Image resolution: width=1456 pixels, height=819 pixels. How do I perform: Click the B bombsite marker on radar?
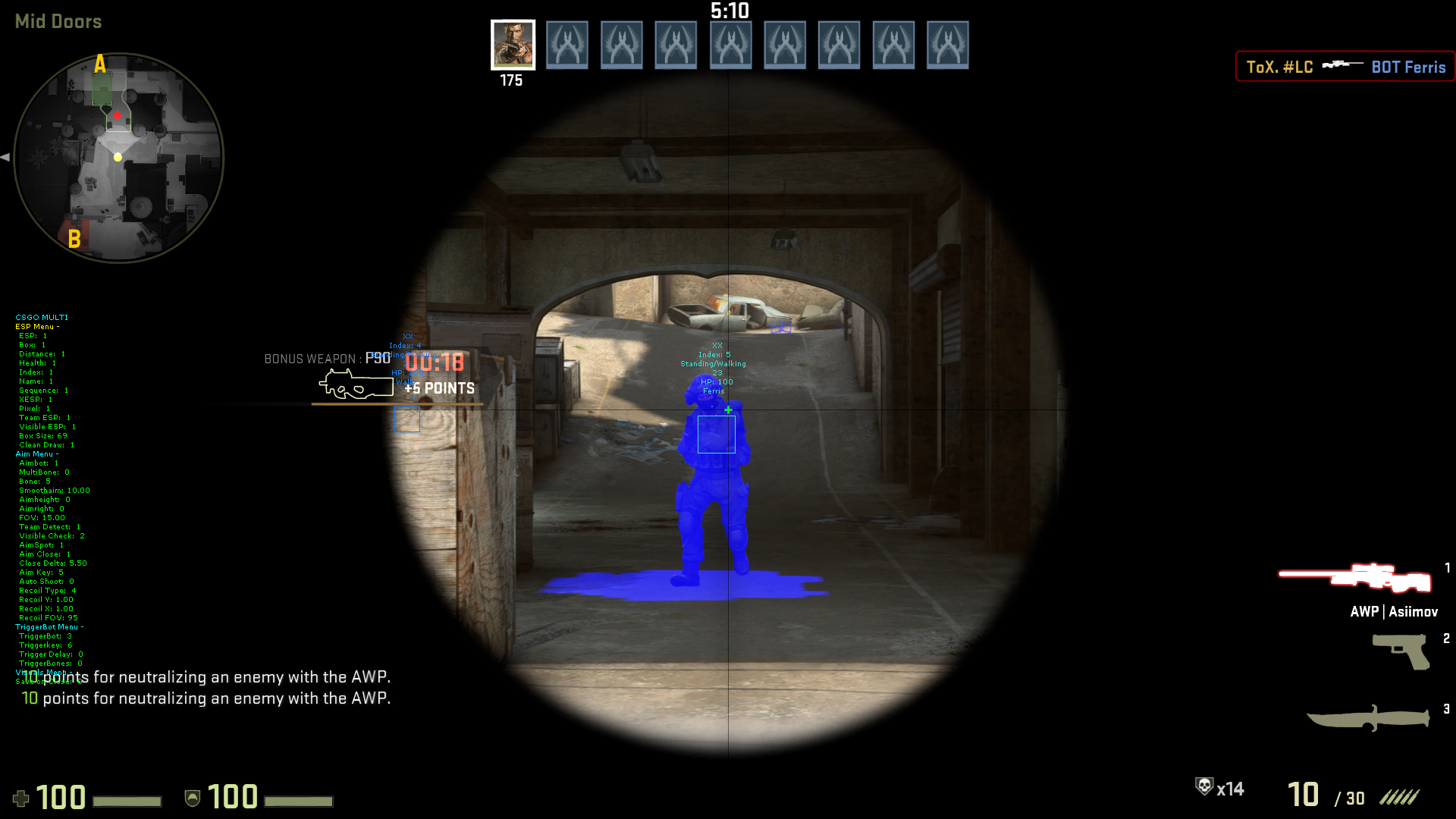74,240
